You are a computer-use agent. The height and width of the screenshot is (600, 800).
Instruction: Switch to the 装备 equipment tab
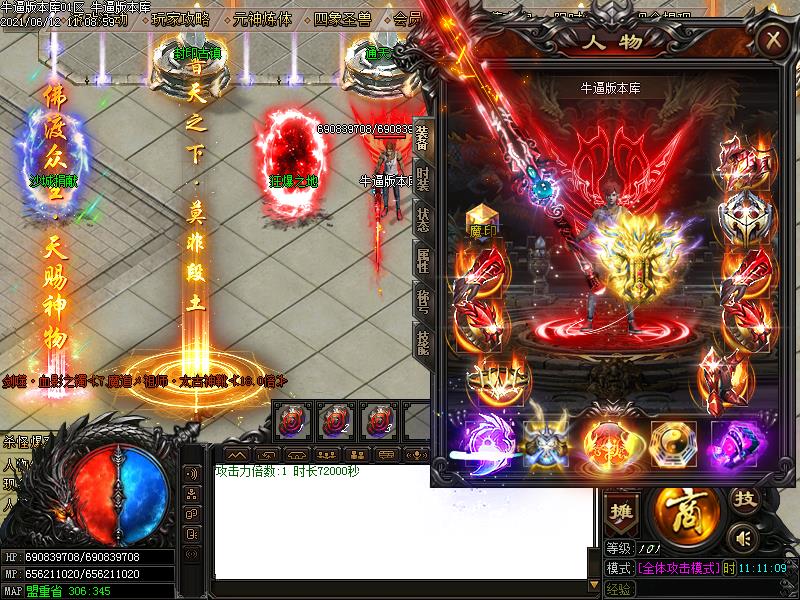[x=423, y=139]
